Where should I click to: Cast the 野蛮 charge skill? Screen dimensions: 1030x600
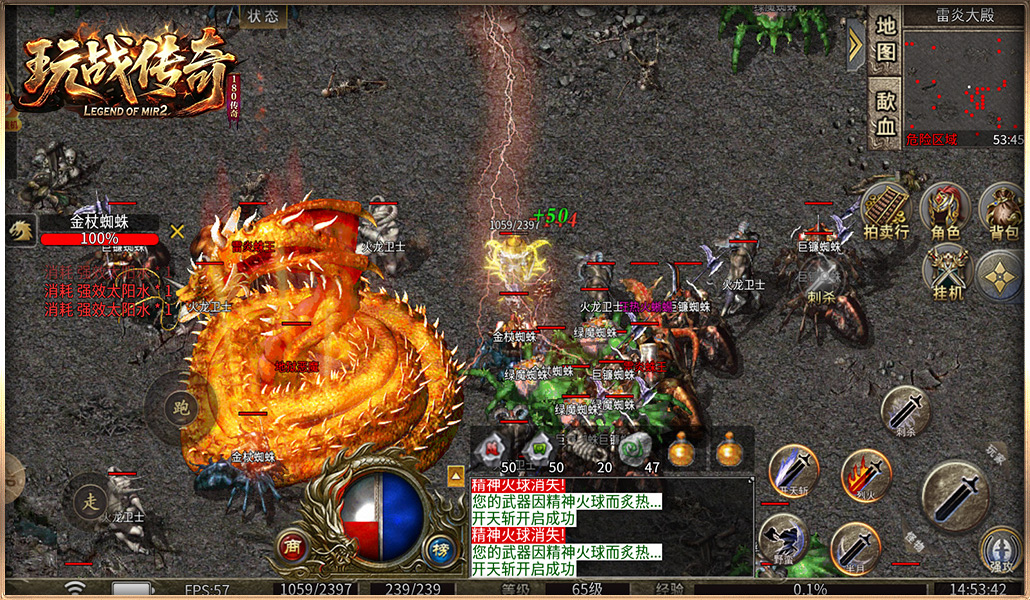coord(783,539)
